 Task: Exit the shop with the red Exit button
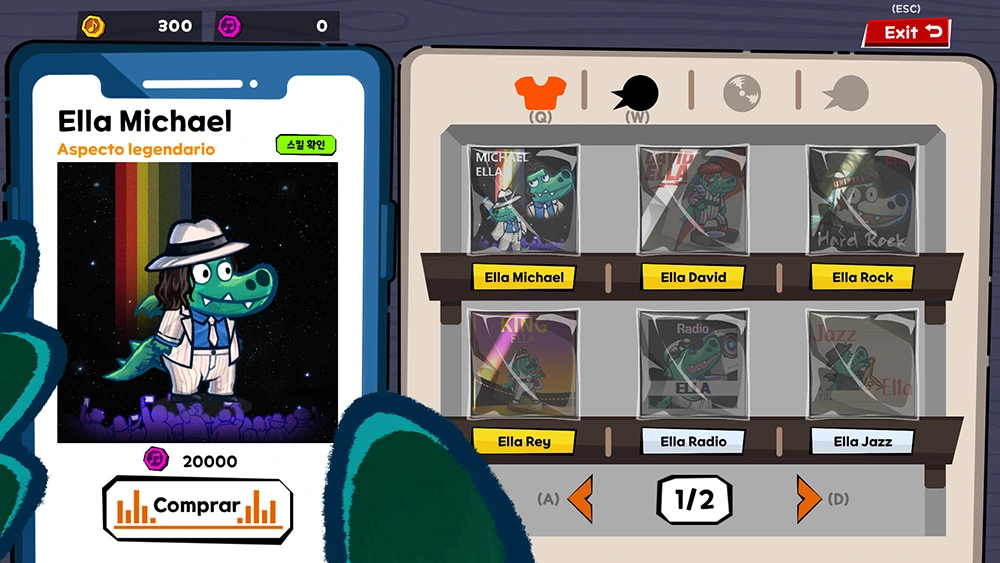pos(906,33)
